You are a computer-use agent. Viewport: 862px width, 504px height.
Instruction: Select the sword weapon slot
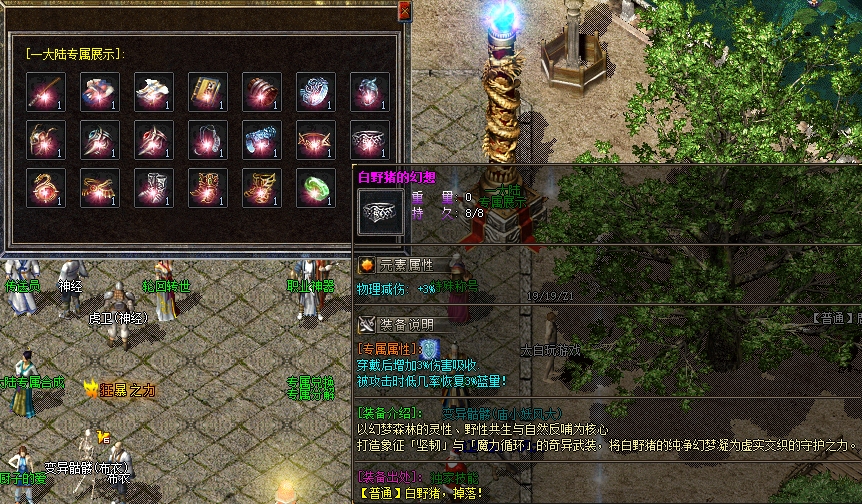click(x=46, y=92)
